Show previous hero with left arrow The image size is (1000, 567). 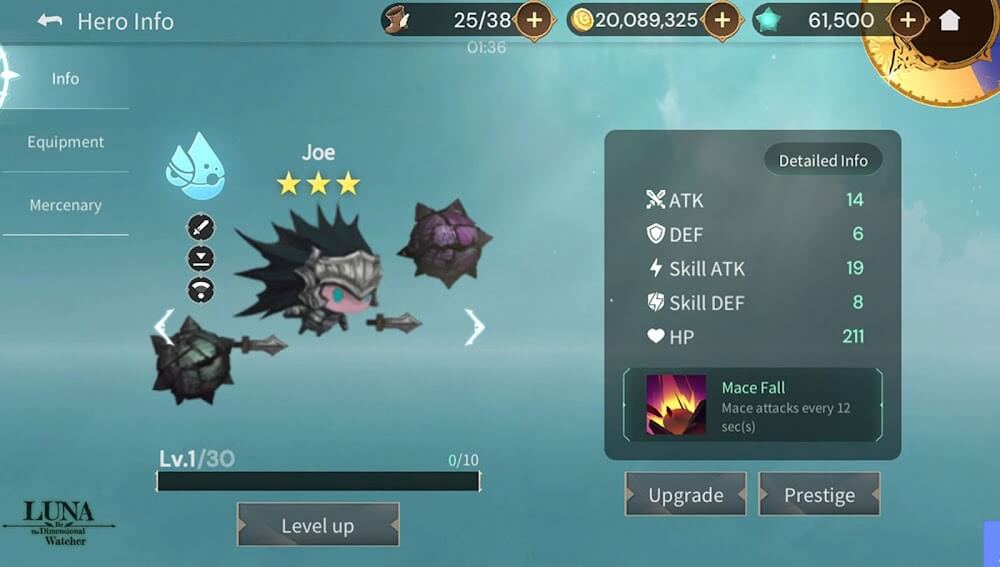click(x=164, y=326)
